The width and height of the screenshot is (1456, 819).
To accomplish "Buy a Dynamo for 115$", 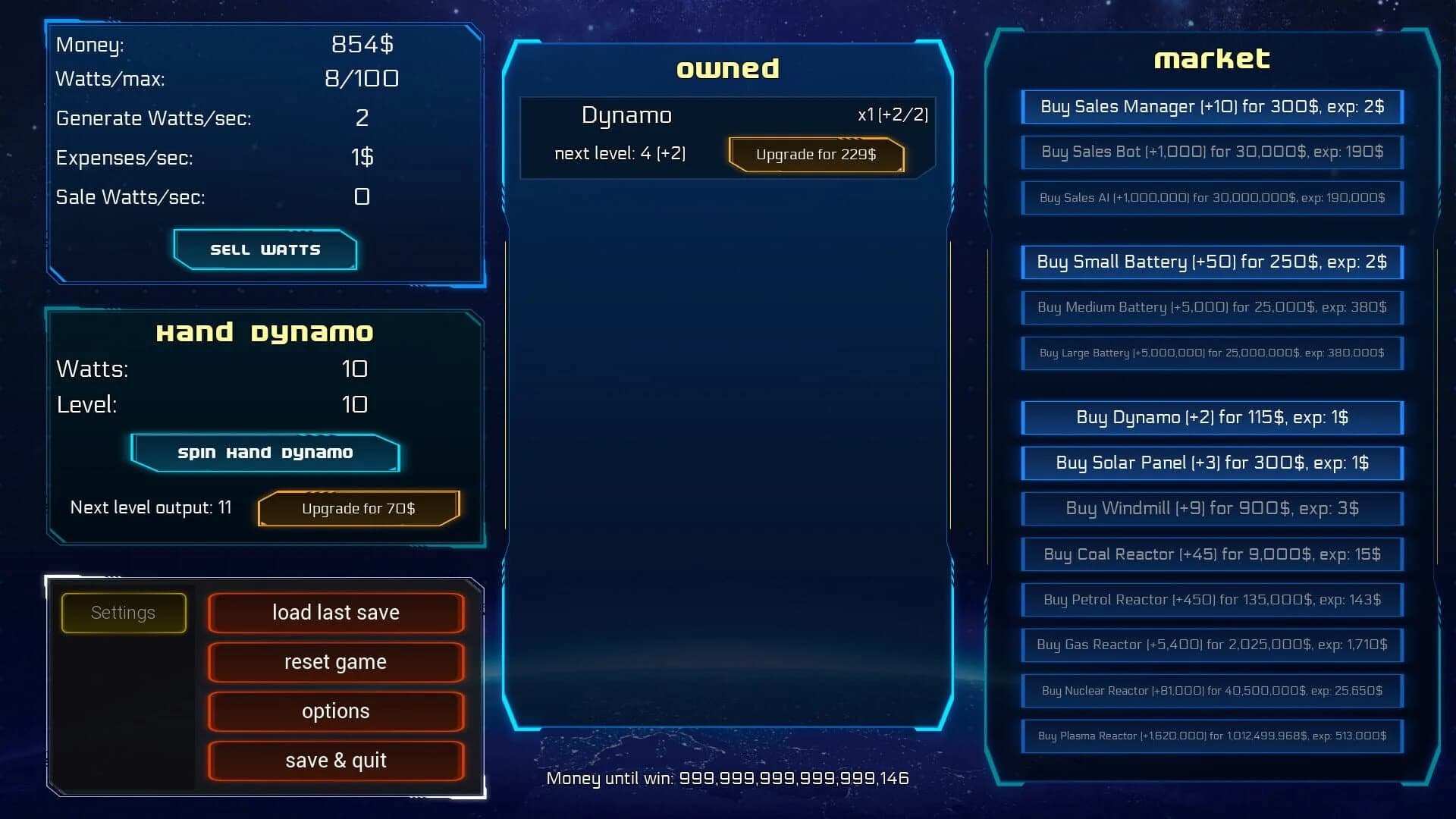I will pyautogui.click(x=1211, y=418).
